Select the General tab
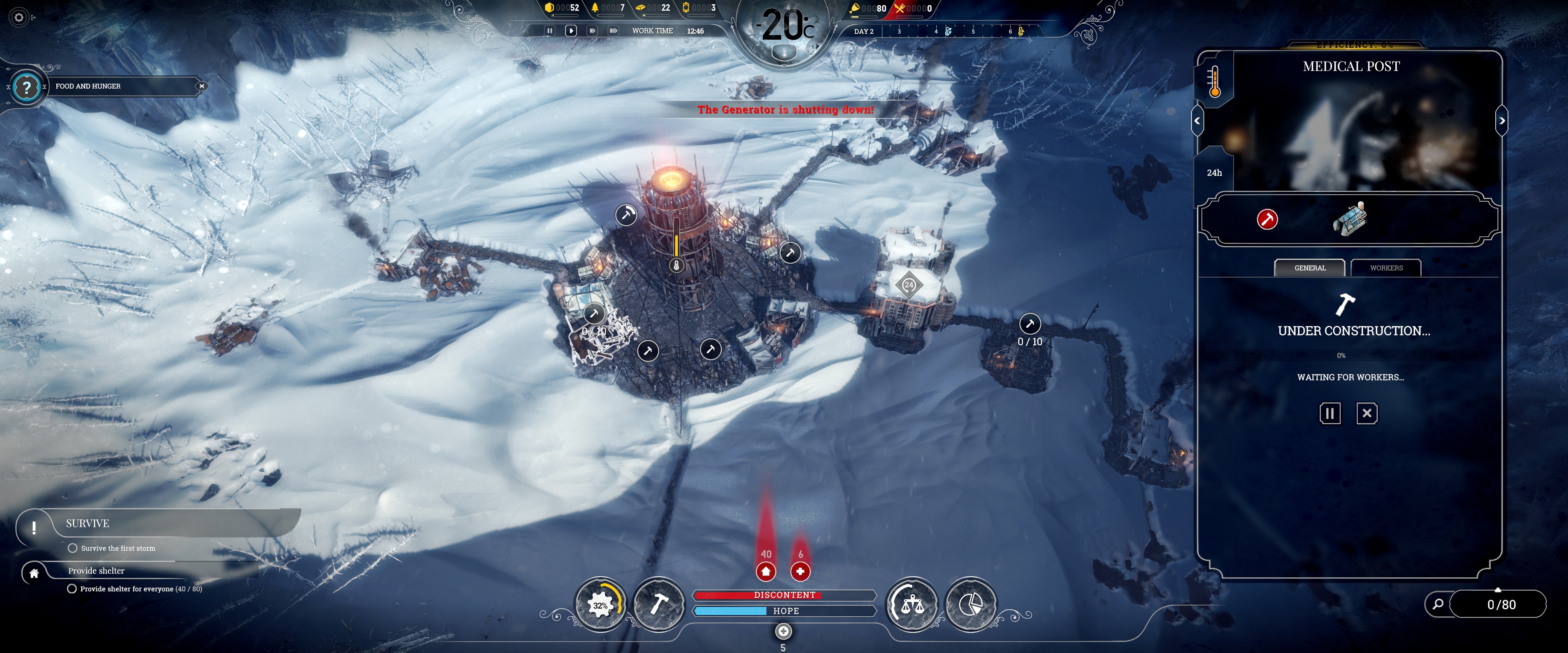This screenshot has width=1568, height=653. click(x=1309, y=268)
